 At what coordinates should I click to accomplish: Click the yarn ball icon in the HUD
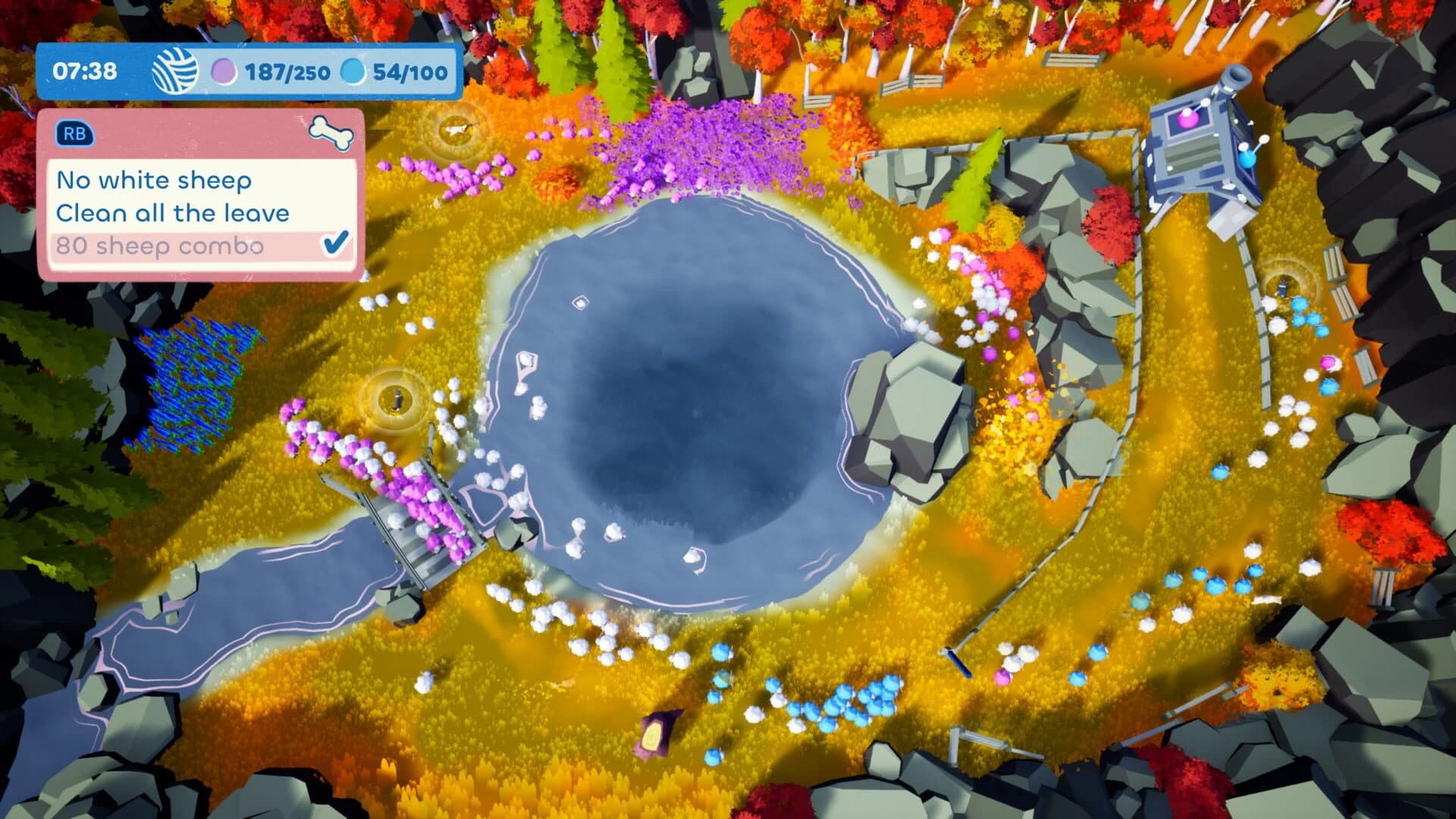pos(174,72)
